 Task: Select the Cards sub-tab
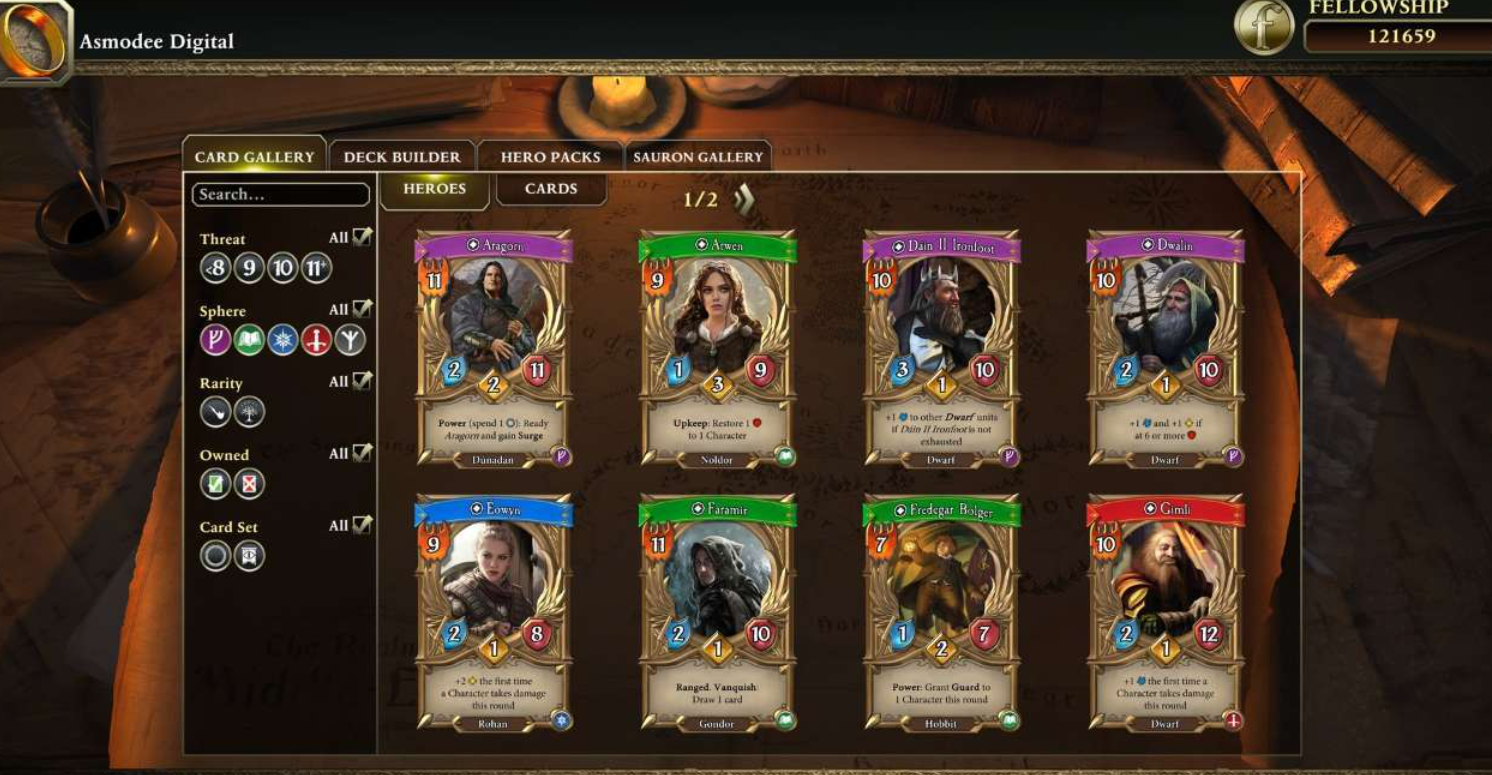tap(551, 189)
